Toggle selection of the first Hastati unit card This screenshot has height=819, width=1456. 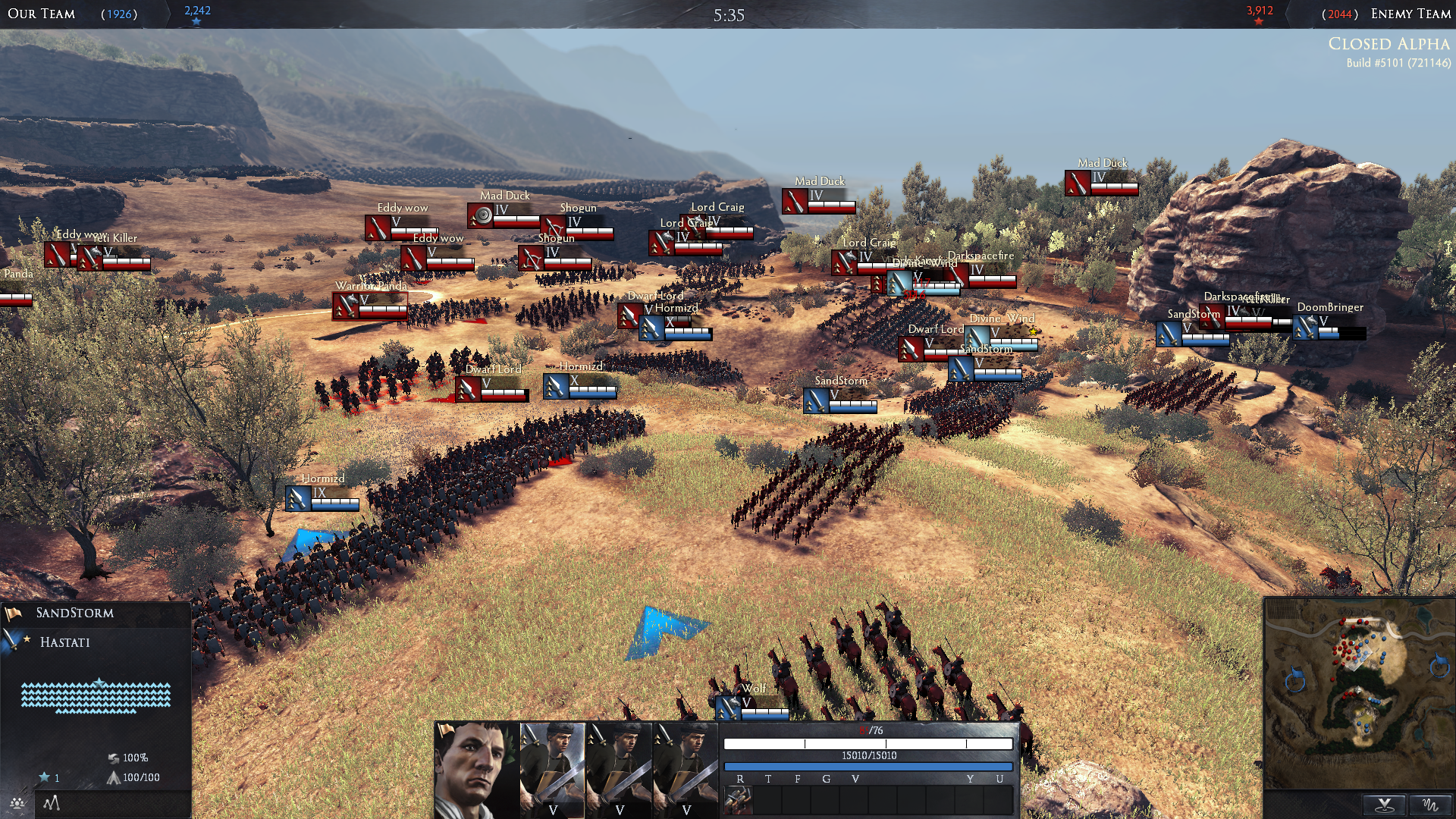point(553,766)
